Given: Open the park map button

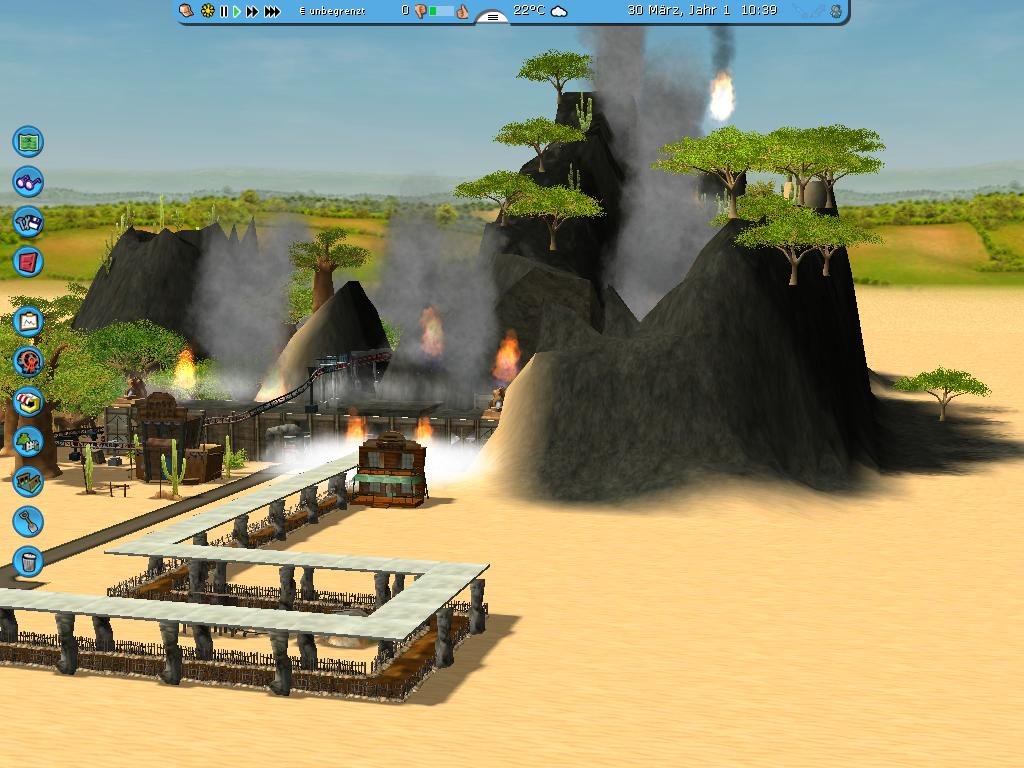Looking at the screenshot, I should (28, 141).
